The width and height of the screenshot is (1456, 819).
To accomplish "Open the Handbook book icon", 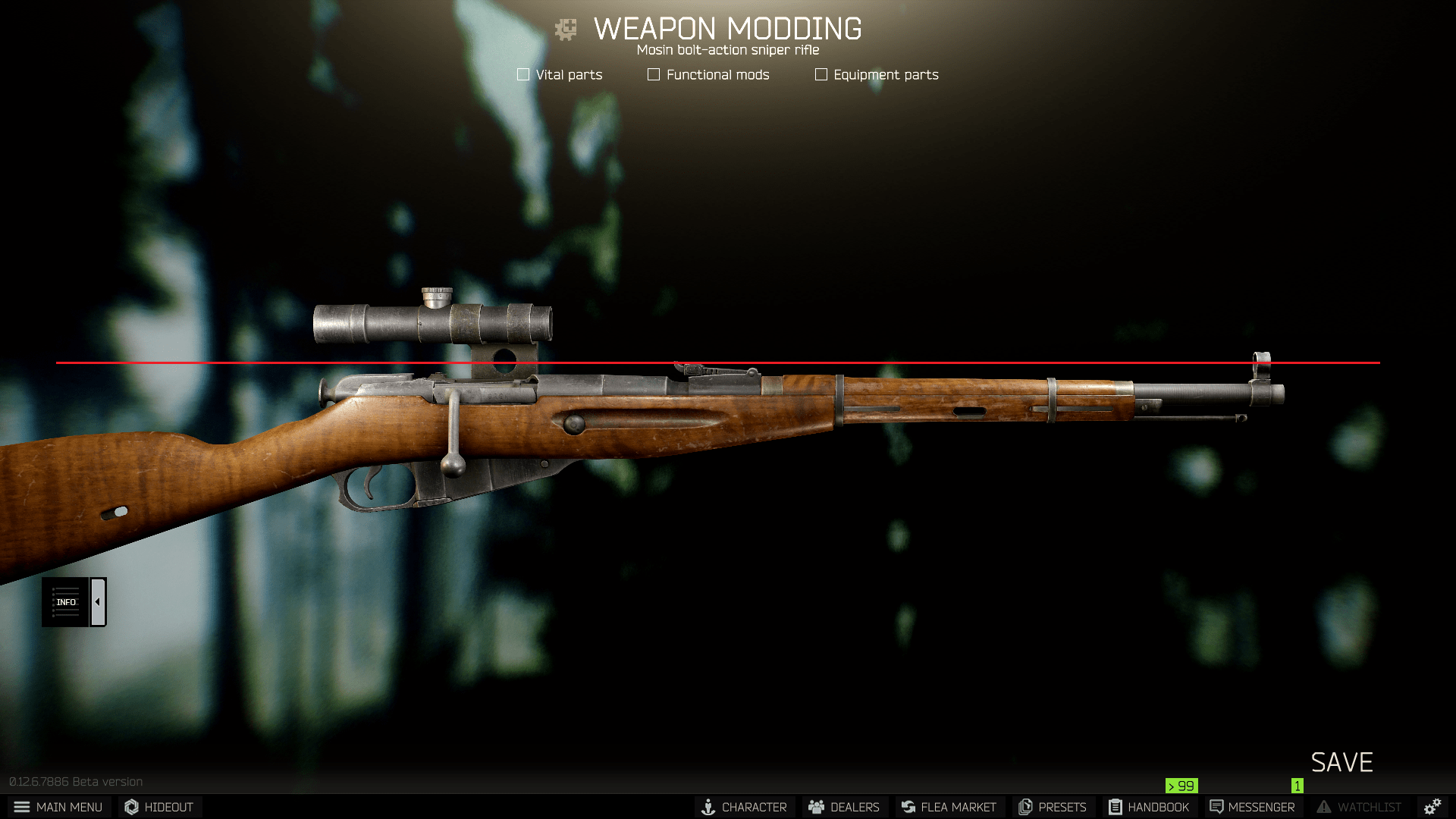I will (1114, 807).
